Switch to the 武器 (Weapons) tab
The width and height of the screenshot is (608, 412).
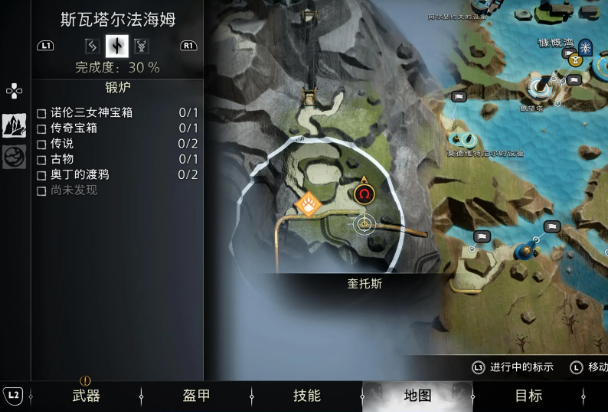click(x=86, y=396)
